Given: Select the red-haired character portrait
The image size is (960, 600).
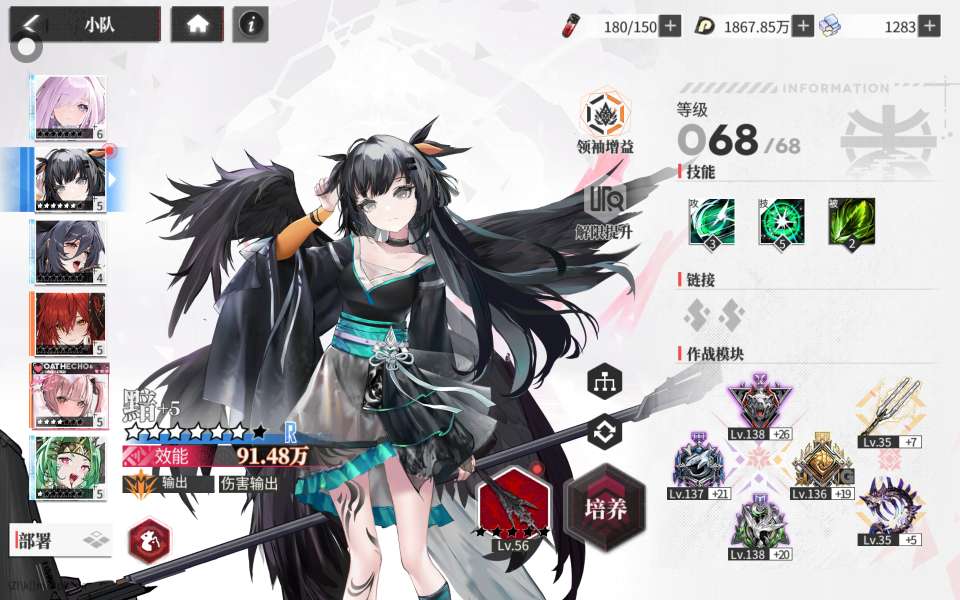Looking at the screenshot, I should (x=70, y=324).
